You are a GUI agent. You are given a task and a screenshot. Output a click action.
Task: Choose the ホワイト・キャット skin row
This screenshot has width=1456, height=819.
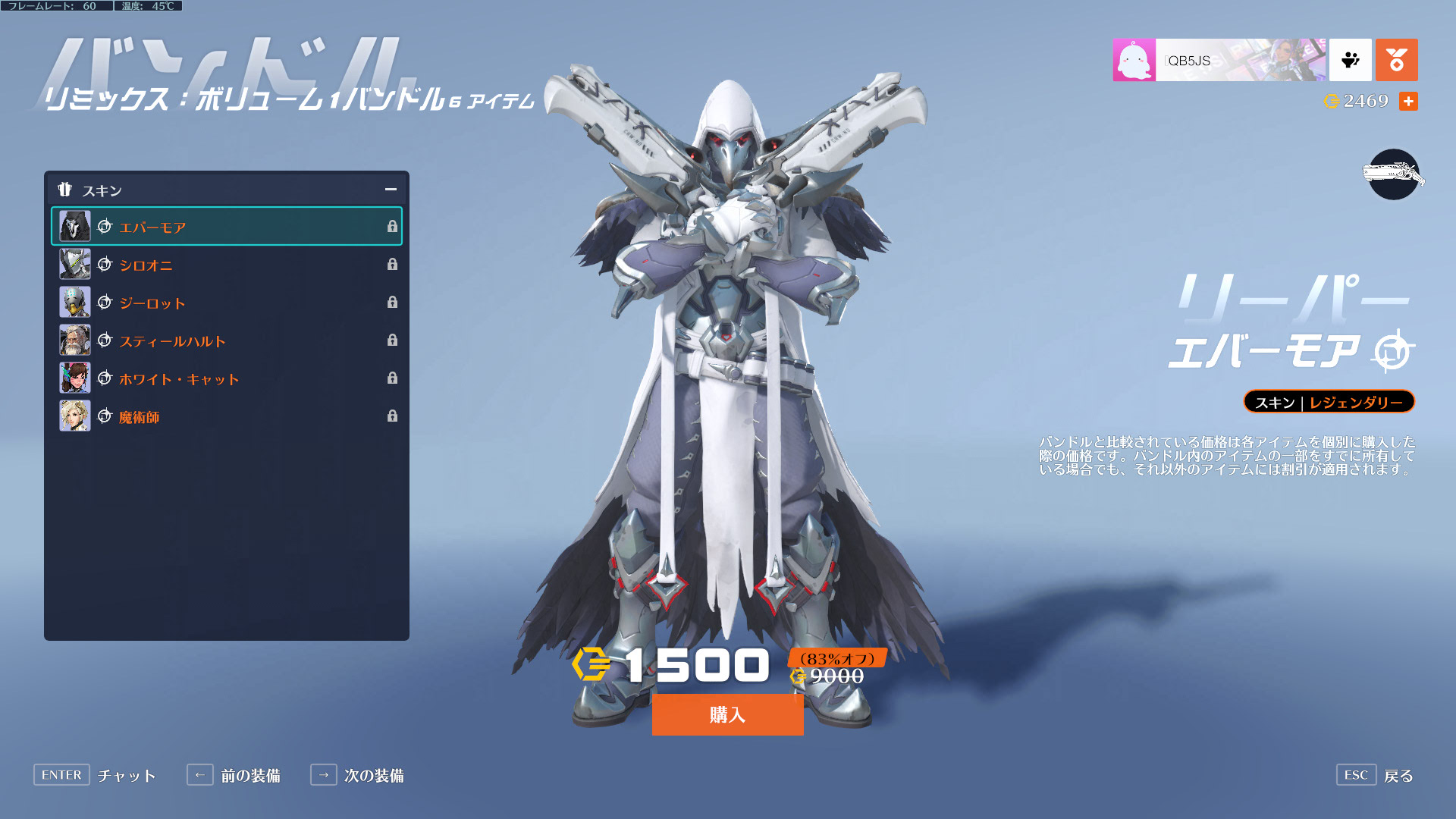pyautogui.click(x=226, y=378)
